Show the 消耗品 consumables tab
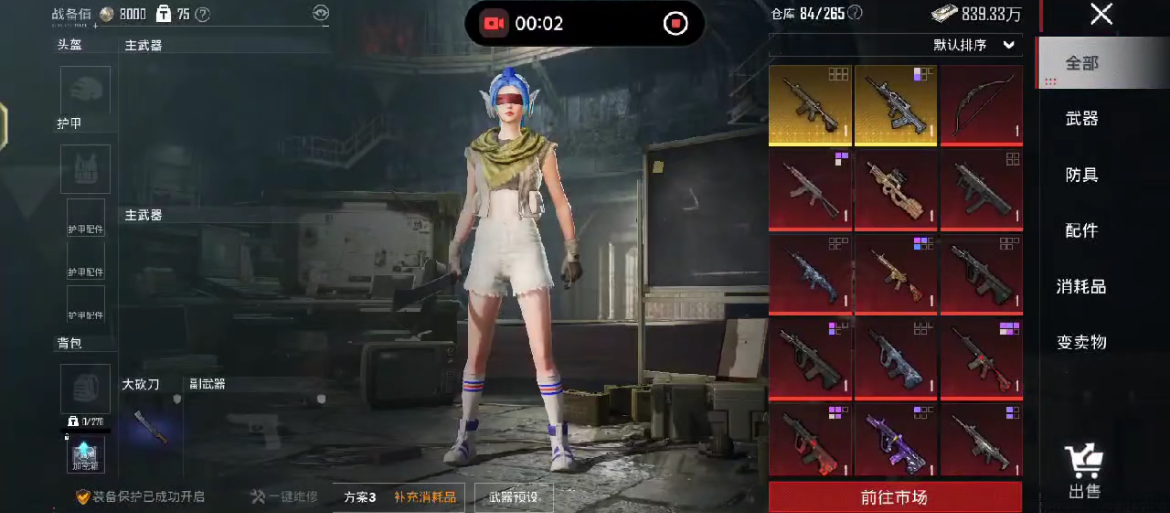This screenshot has height=513, width=1170. (x=1081, y=286)
